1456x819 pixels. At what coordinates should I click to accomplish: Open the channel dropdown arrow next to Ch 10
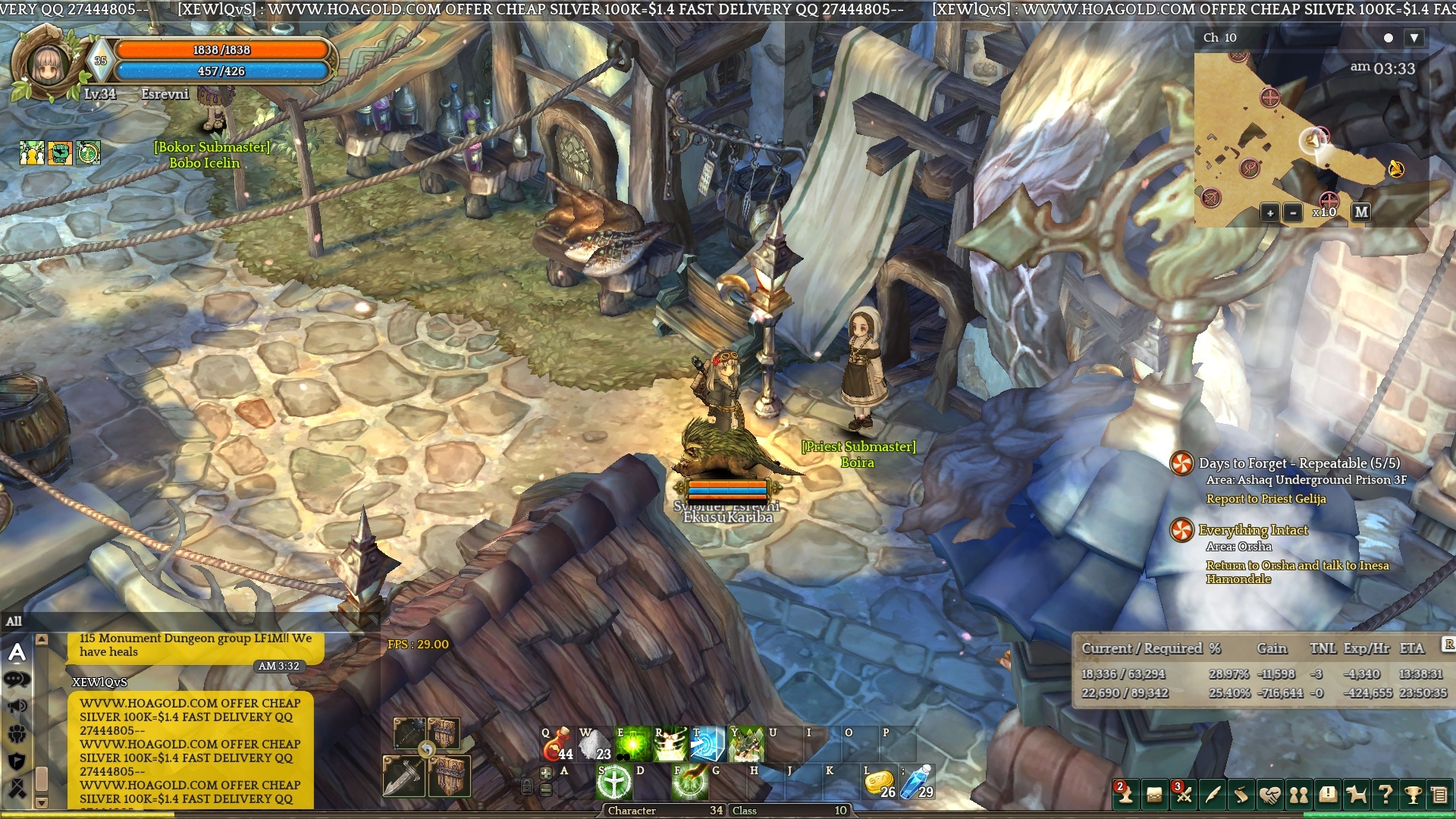1414,38
